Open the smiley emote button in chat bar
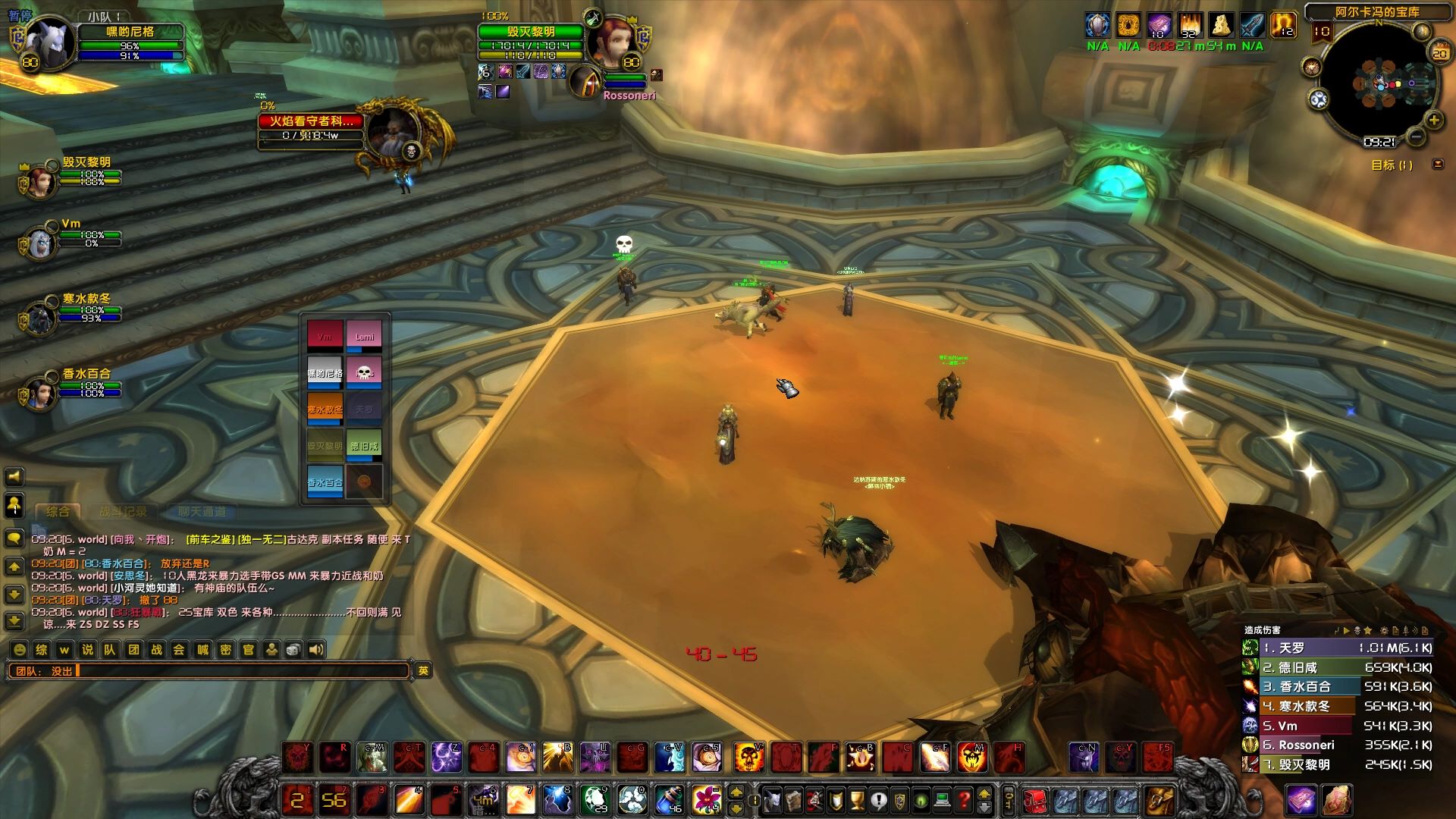This screenshot has width=1456, height=819. coord(20,650)
